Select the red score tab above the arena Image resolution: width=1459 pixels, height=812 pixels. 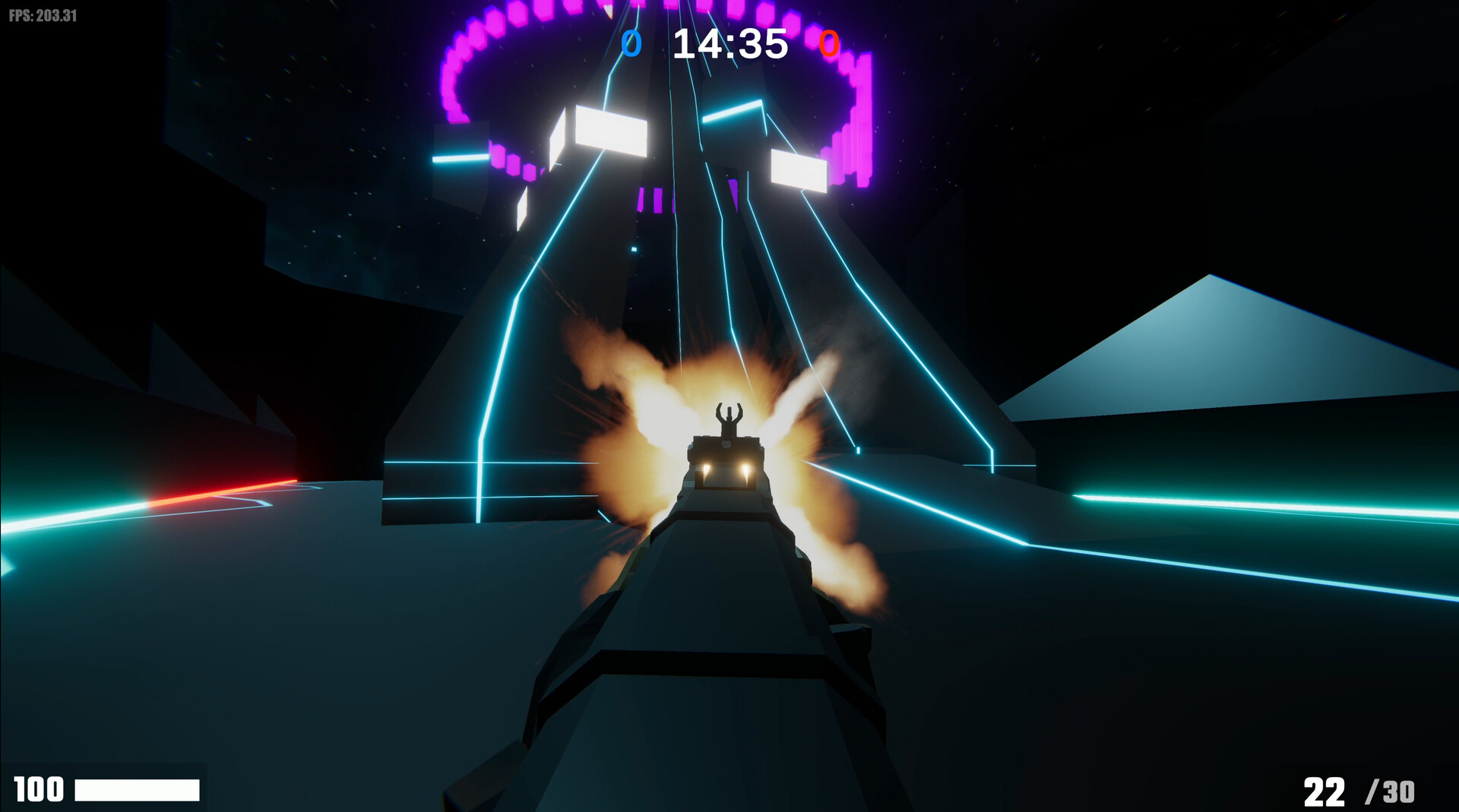click(x=831, y=43)
